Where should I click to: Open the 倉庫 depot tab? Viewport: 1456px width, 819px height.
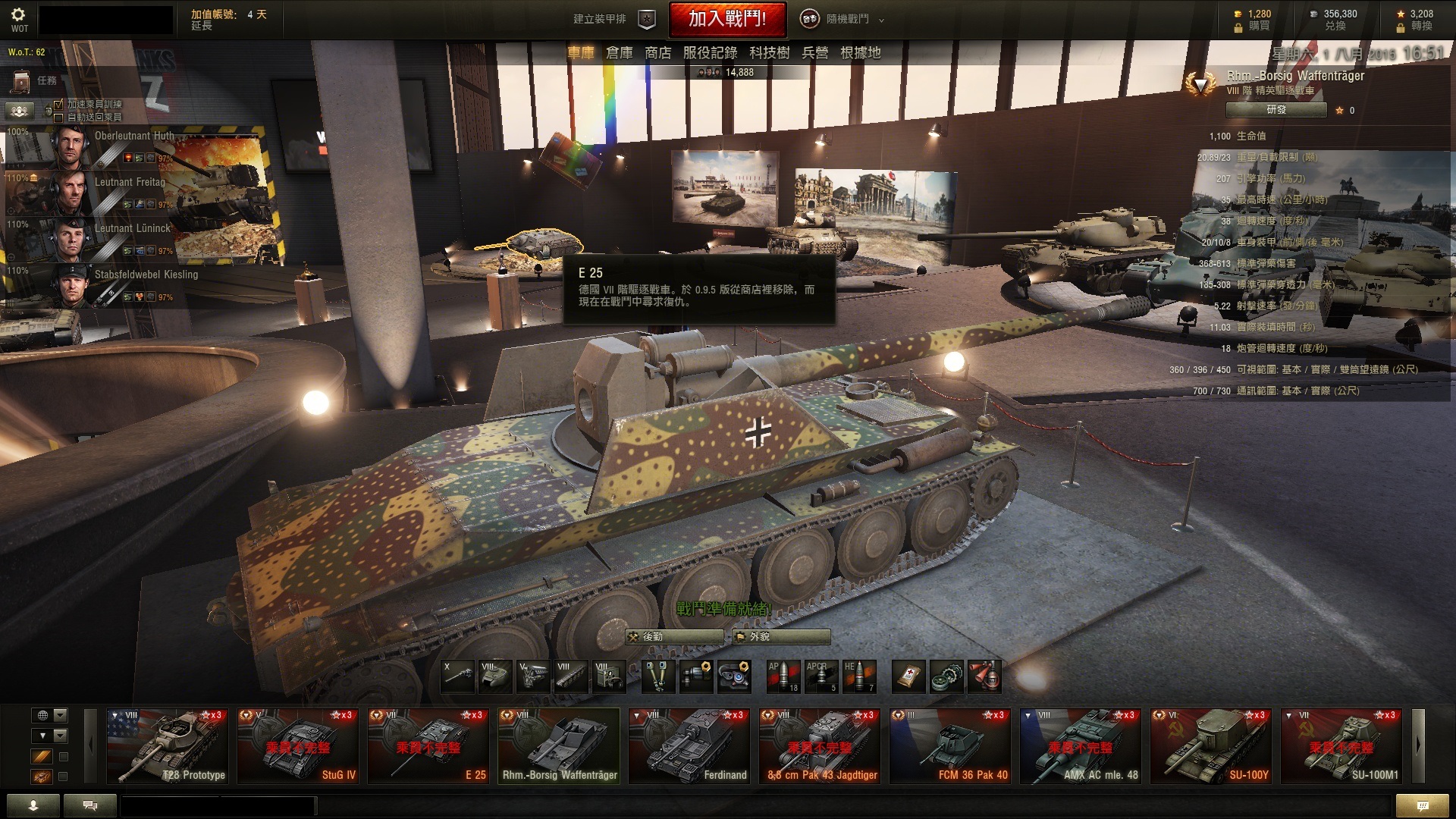tap(619, 53)
